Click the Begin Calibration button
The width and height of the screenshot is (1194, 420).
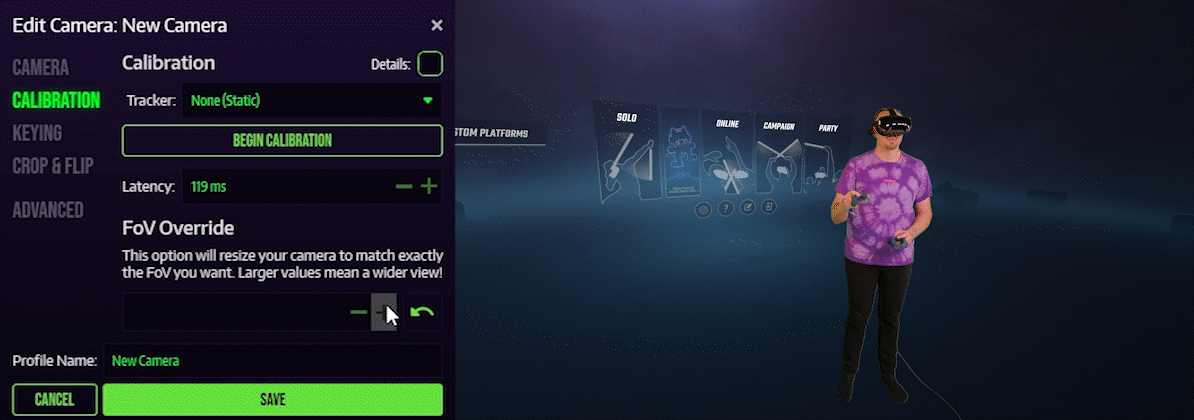pyautogui.click(x=282, y=141)
